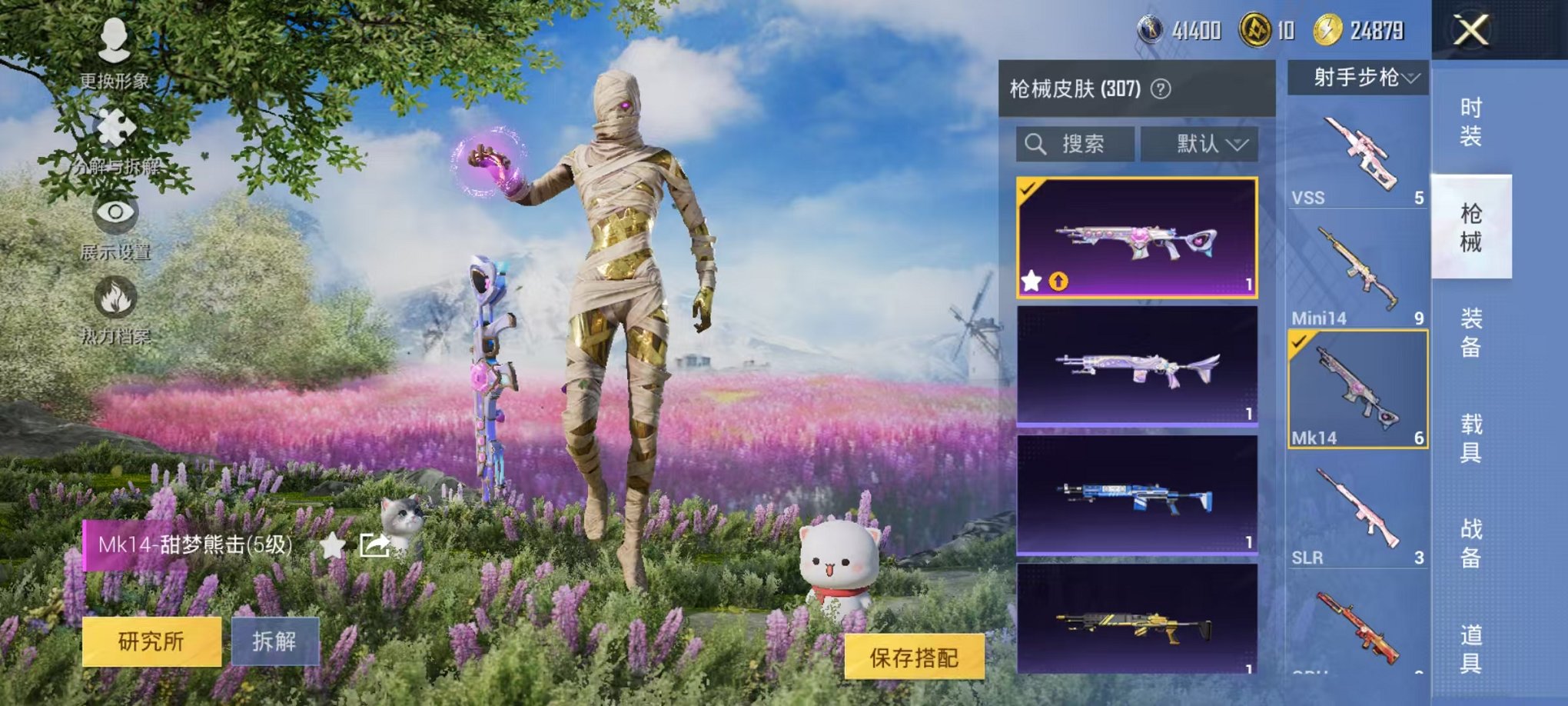Expand the 射手步枪 weapon category dropdown

(x=1358, y=78)
